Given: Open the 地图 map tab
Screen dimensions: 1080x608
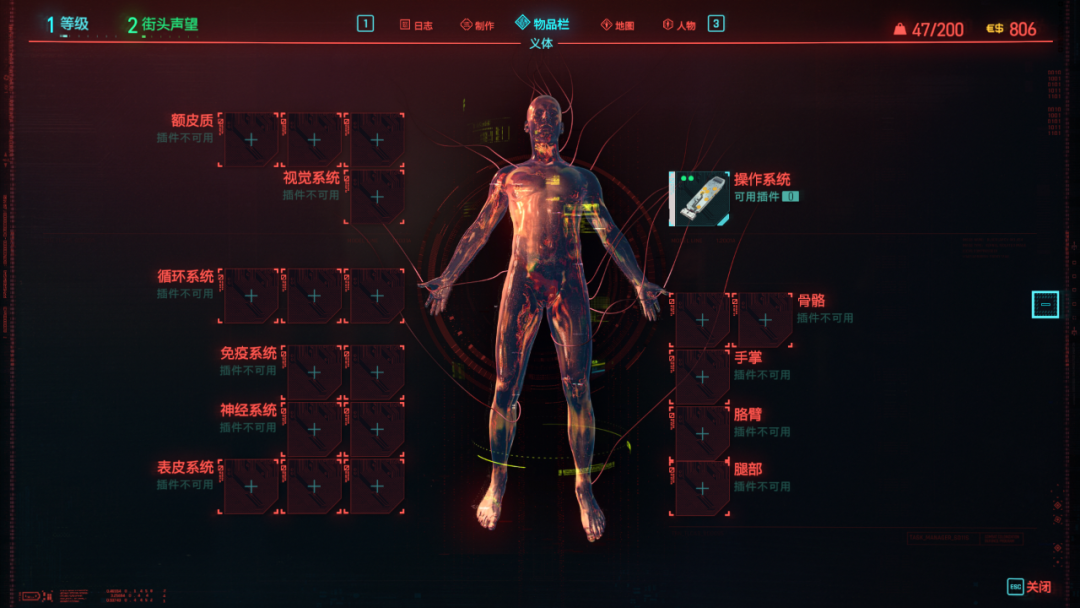Looking at the screenshot, I should point(617,25).
